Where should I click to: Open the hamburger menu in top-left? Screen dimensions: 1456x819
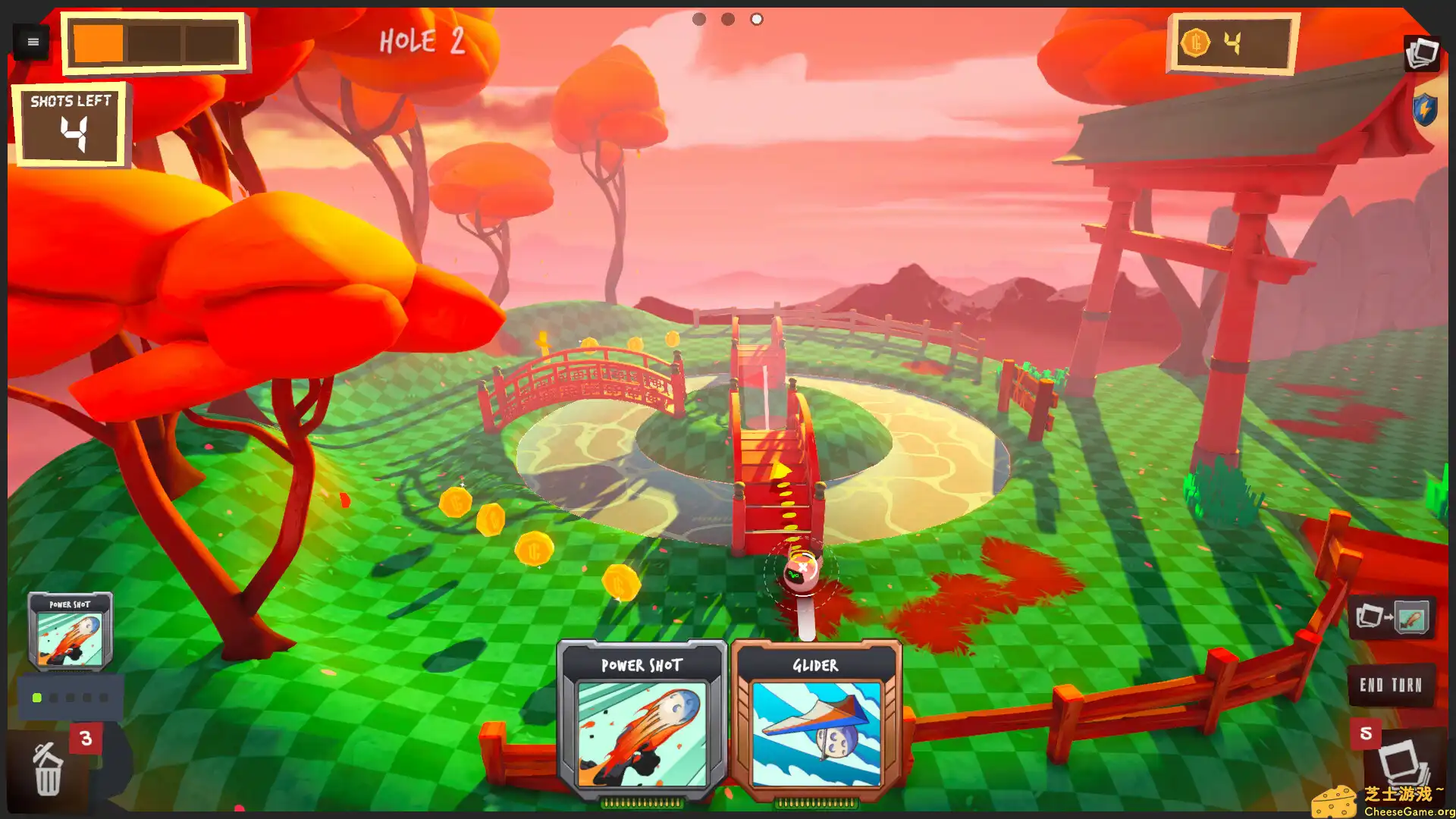[x=32, y=42]
